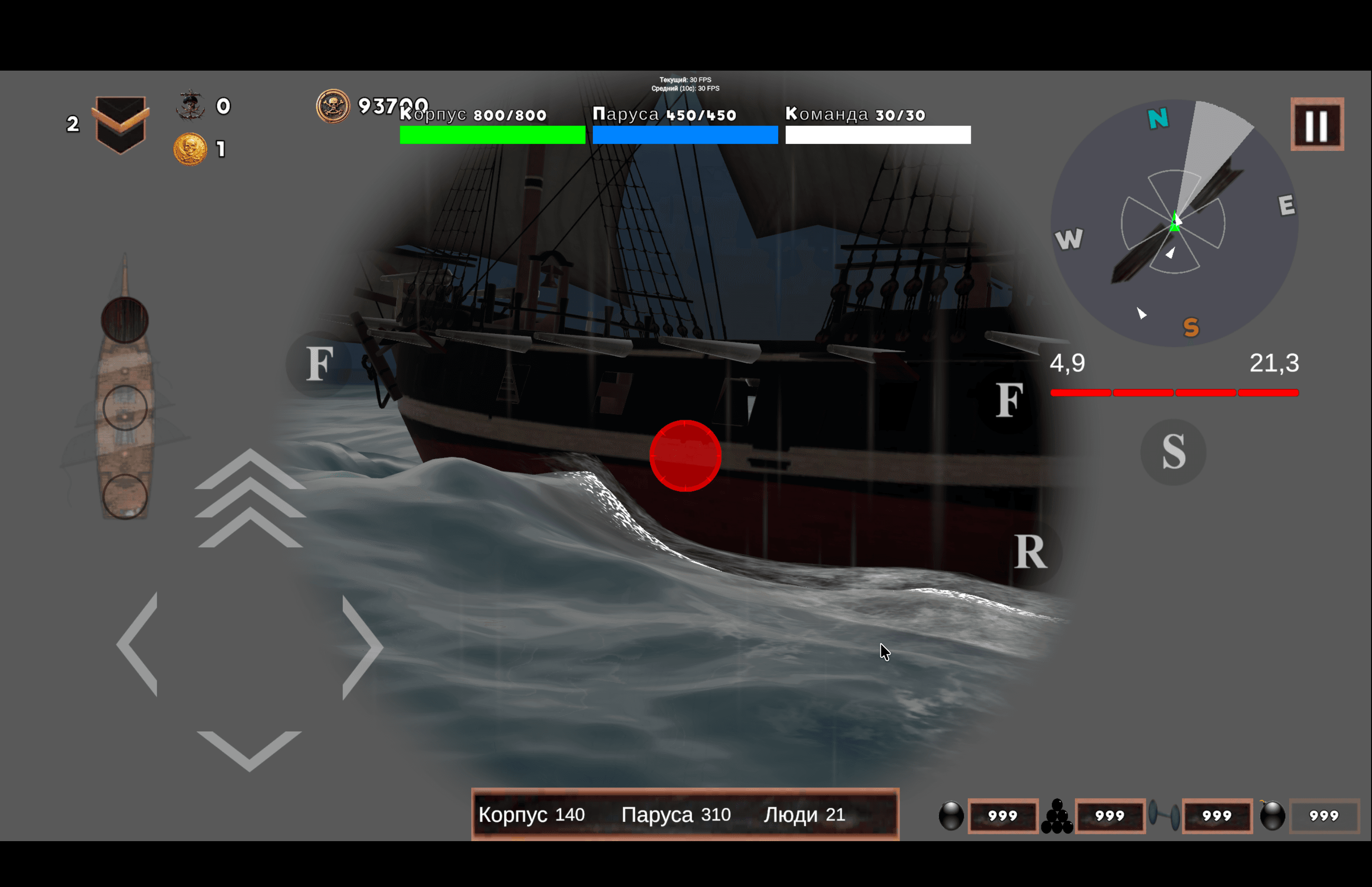Select the dark filled circle on the ship diagram

pyautogui.click(x=125, y=320)
